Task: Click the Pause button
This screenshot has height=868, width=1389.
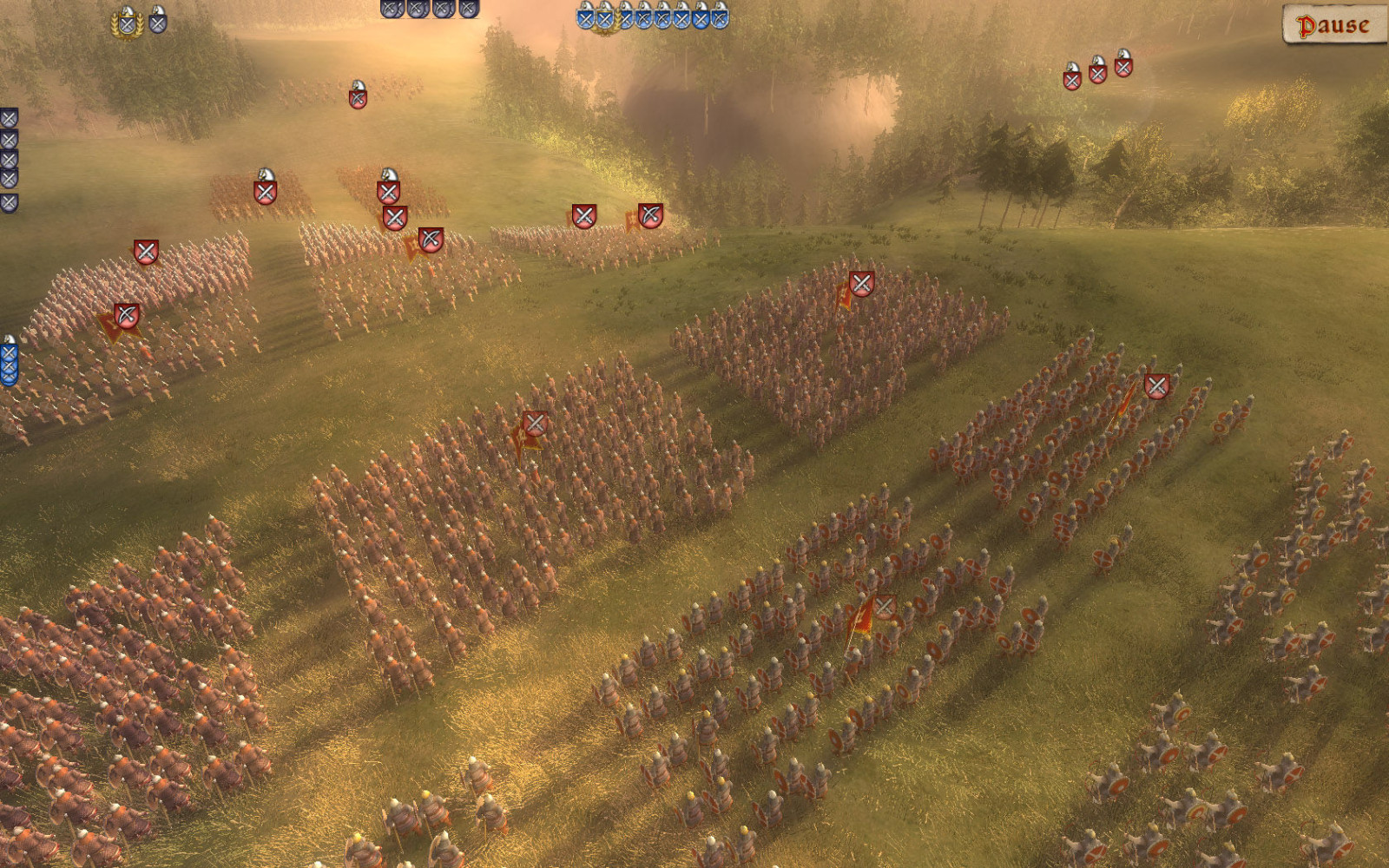Action: point(1333,26)
